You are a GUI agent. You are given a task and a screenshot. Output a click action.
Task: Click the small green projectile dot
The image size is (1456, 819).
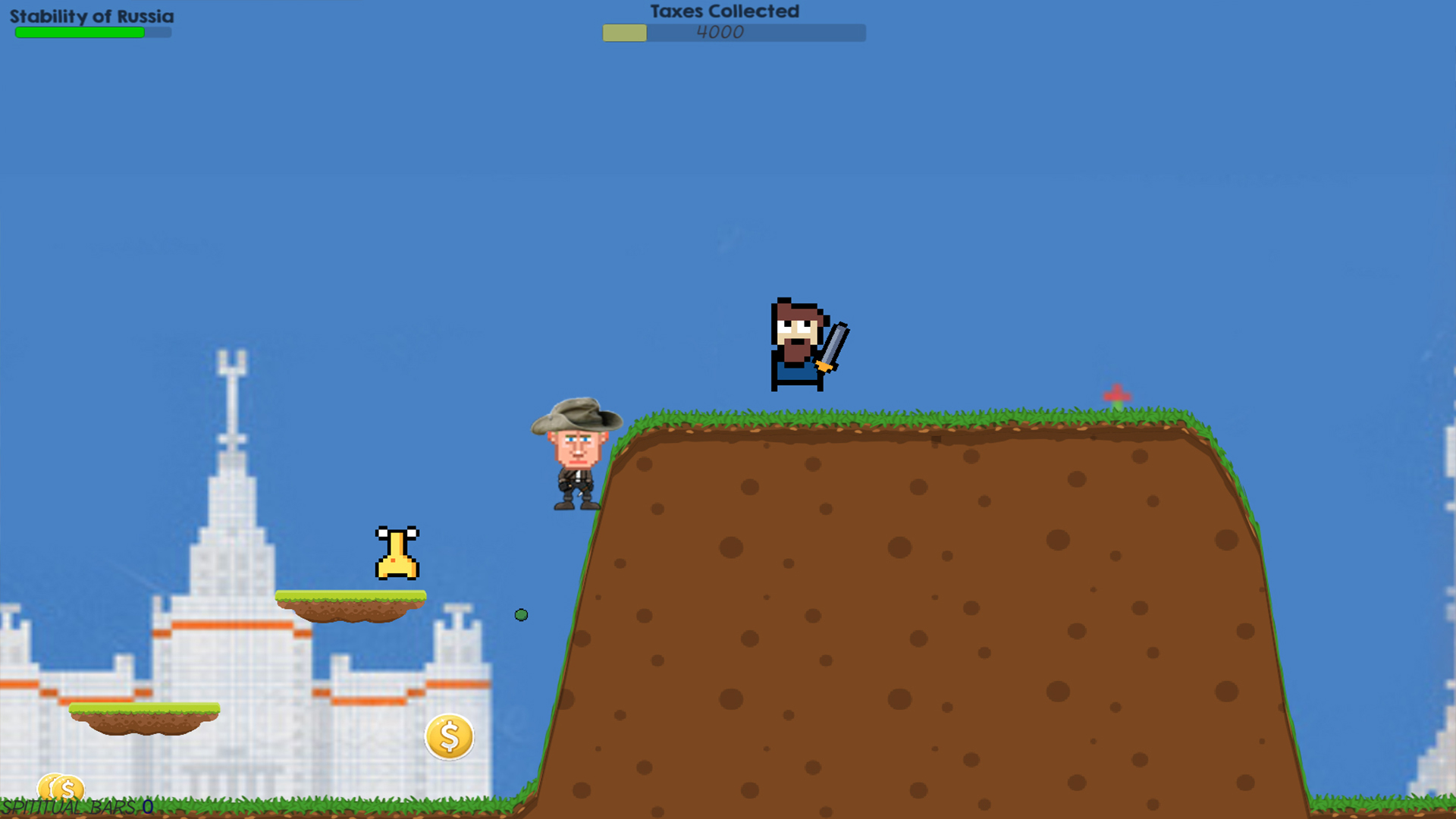tap(521, 615)
